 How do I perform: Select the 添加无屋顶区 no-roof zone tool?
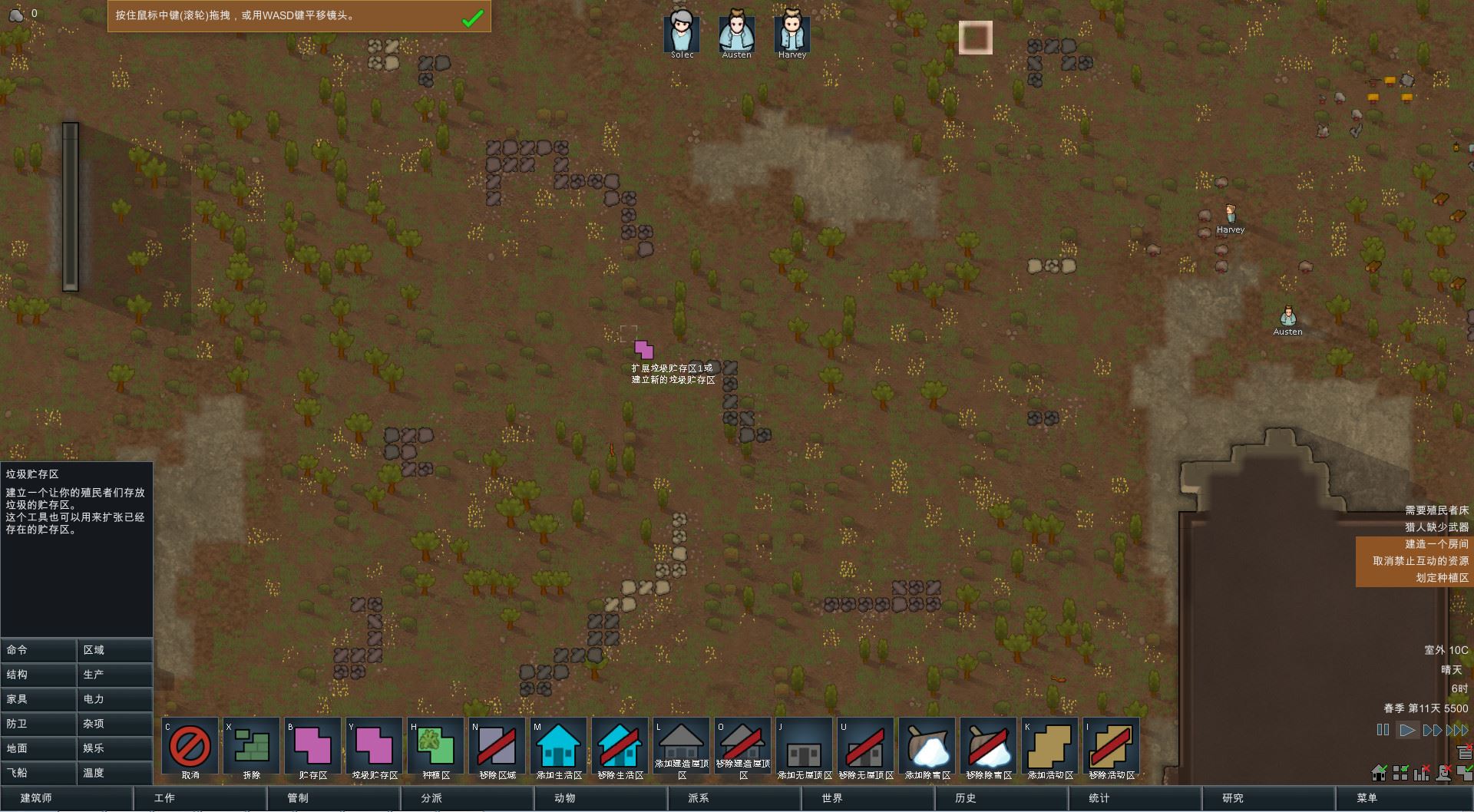(805, 746)
